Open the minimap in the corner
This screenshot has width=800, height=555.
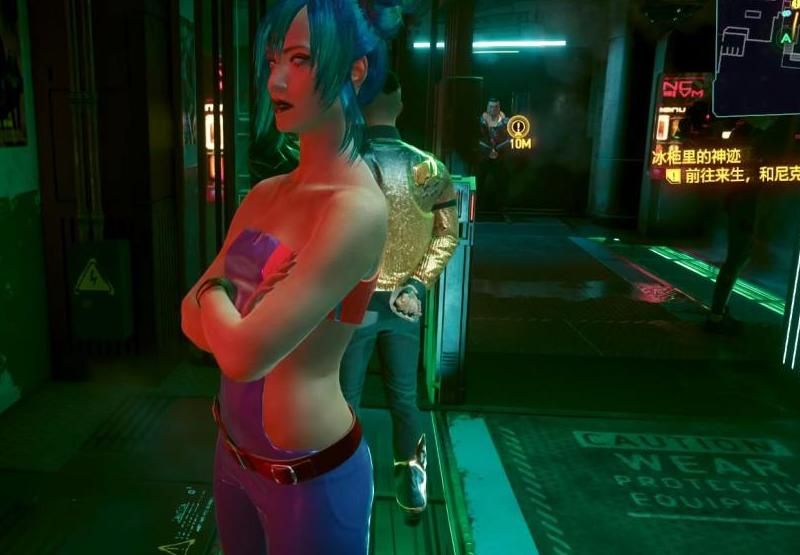tap(757, 43)
